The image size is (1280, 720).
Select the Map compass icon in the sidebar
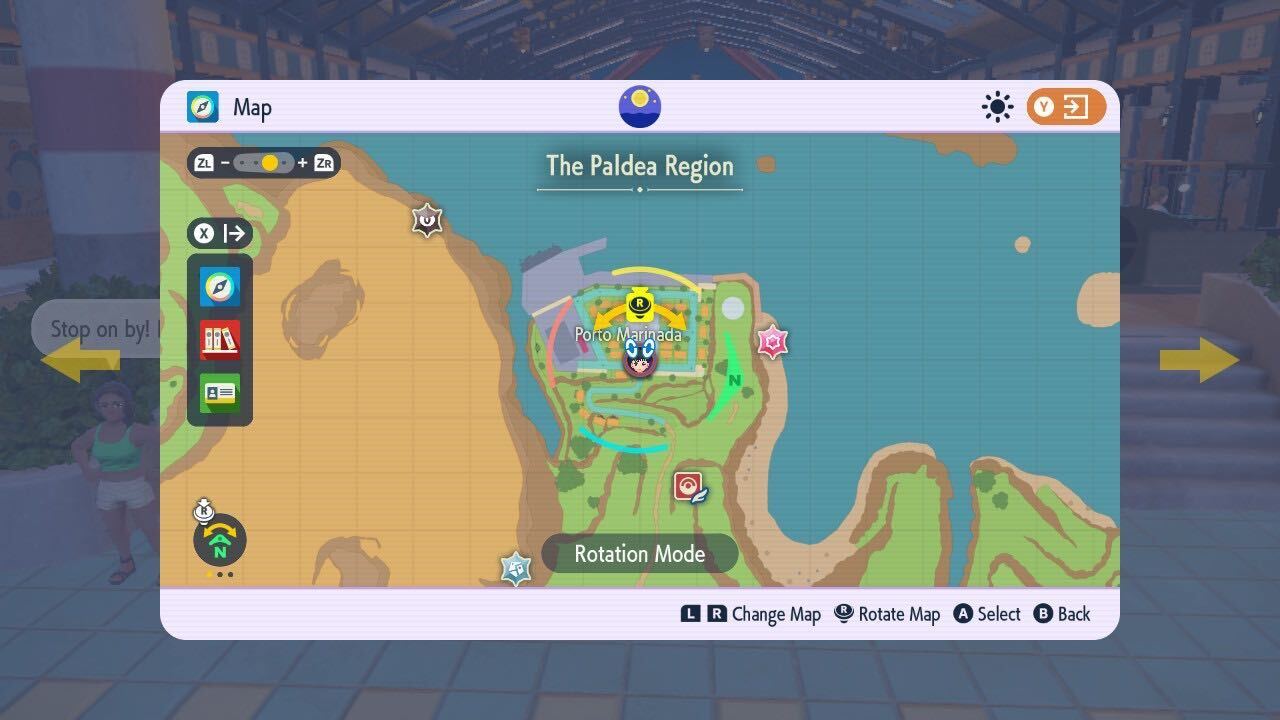tap(218, 288)
